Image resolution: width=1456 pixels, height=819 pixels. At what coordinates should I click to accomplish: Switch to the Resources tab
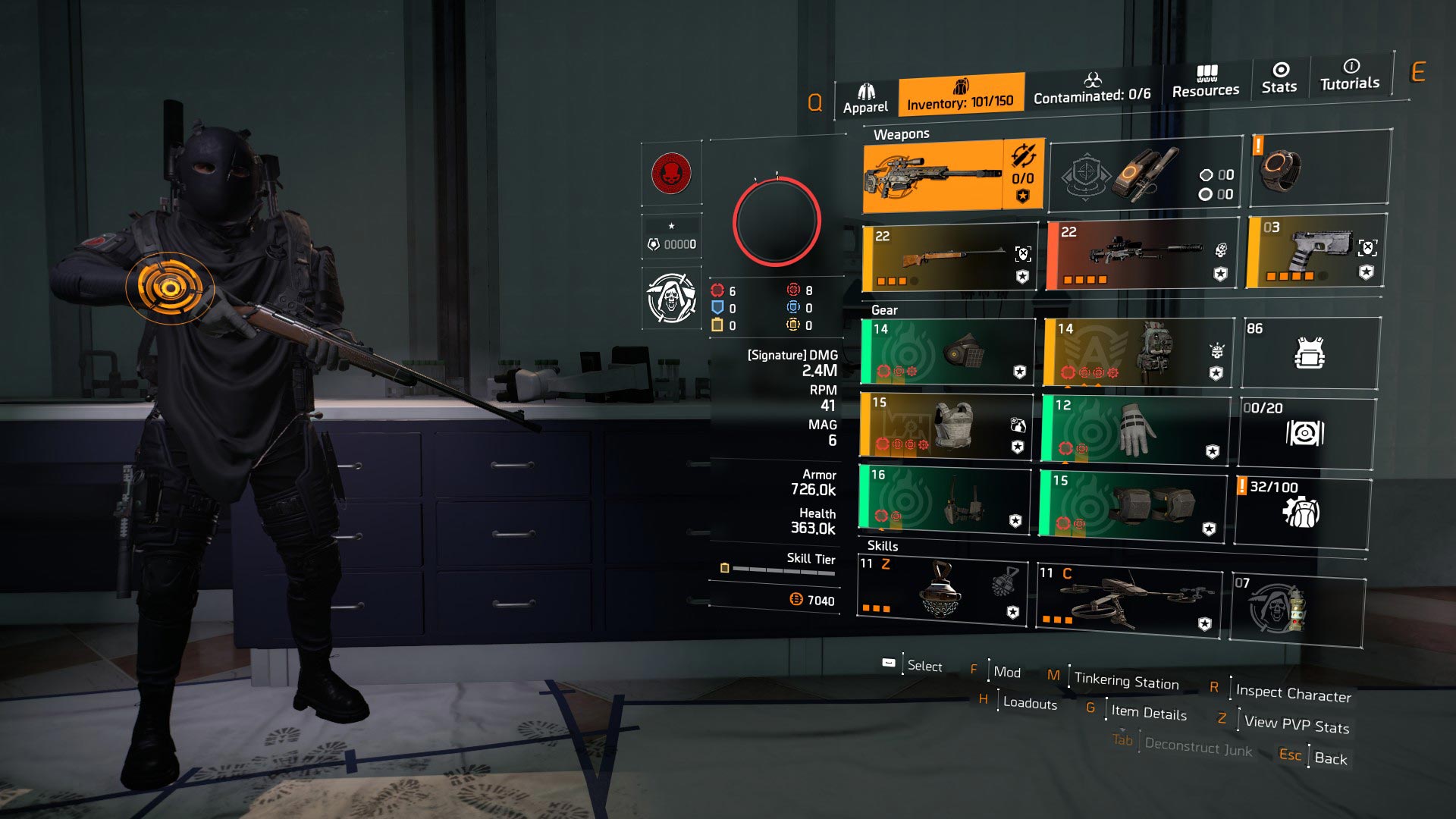1206,82
